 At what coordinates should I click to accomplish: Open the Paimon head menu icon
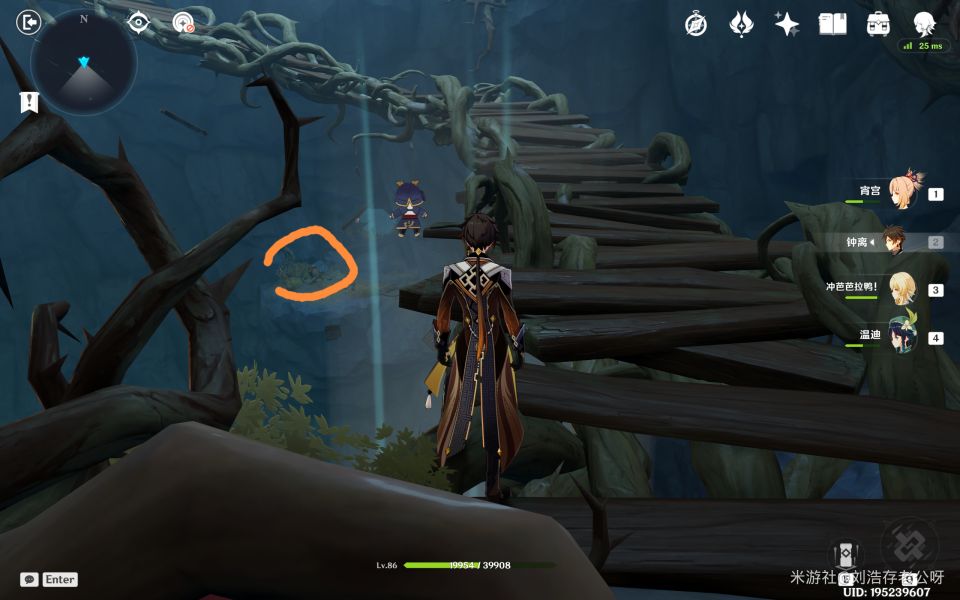(x=924, y=22)
